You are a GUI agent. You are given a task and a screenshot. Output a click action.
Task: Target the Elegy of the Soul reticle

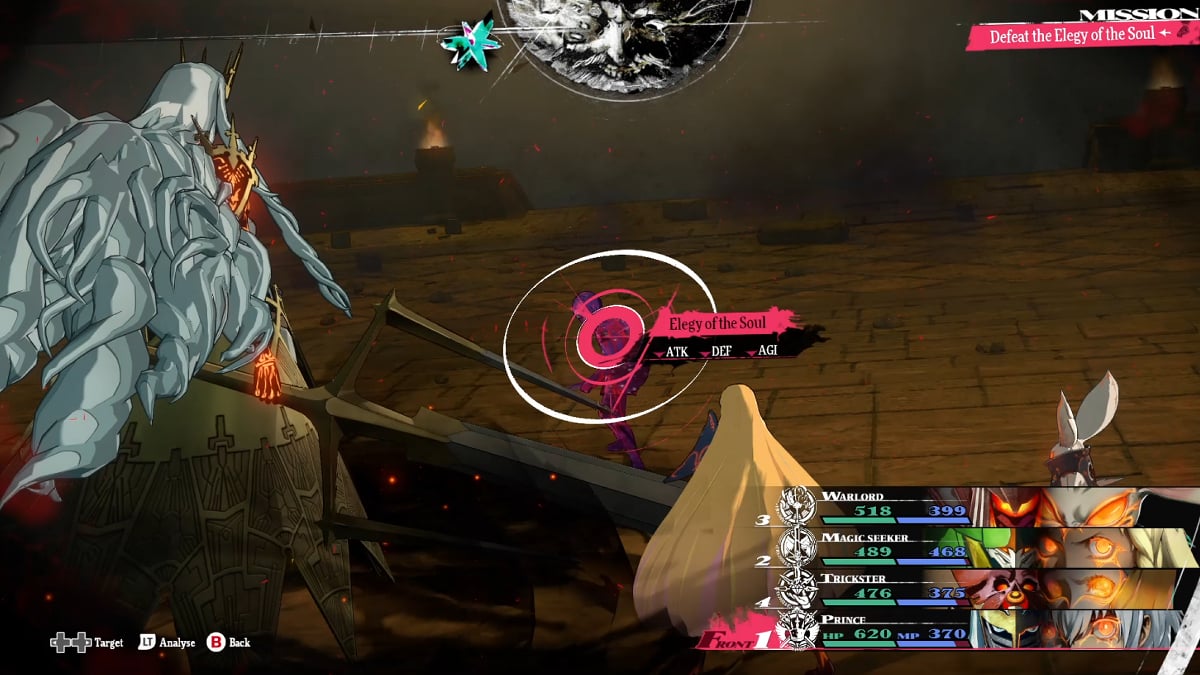(x=608, y=336)
